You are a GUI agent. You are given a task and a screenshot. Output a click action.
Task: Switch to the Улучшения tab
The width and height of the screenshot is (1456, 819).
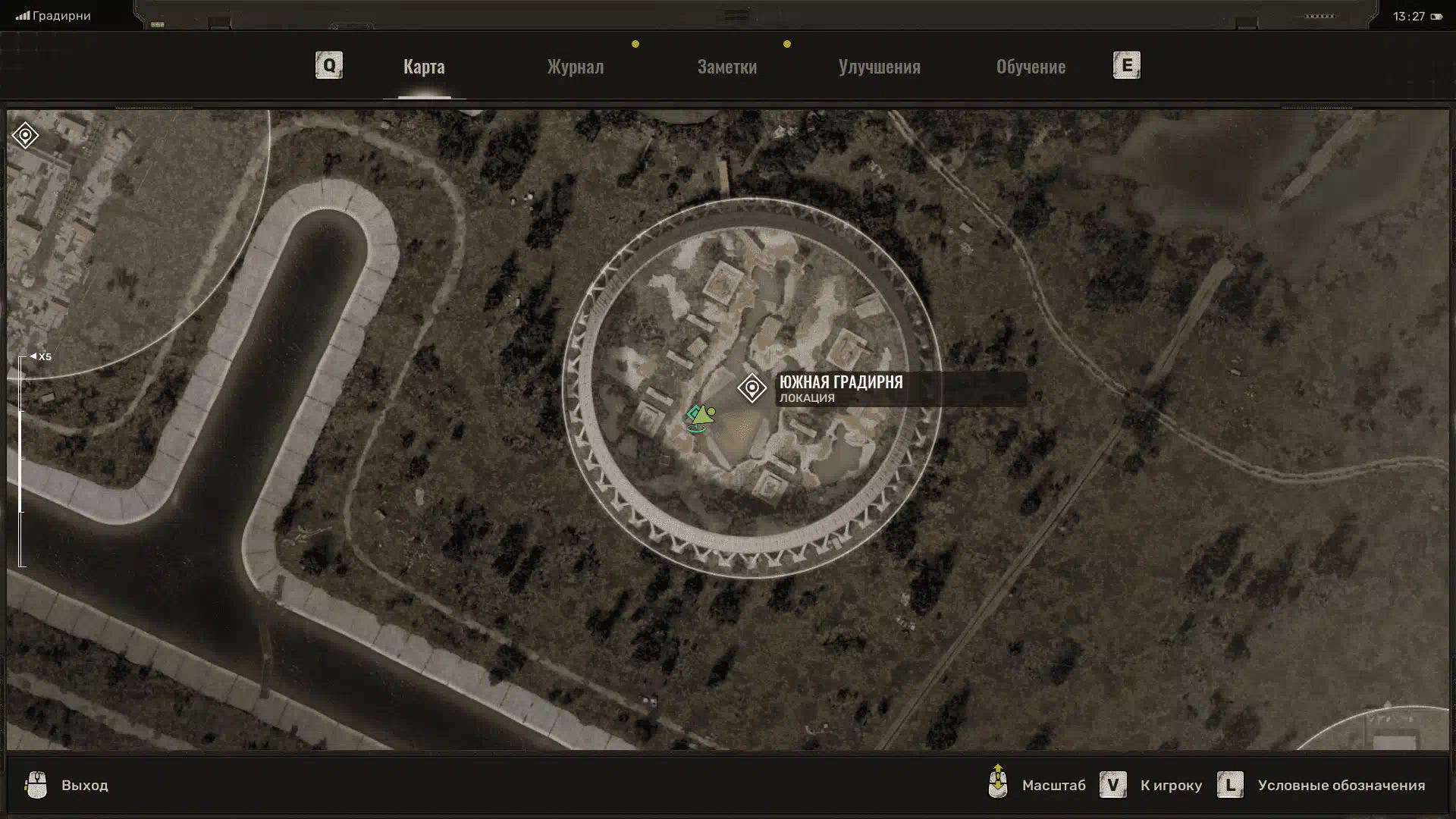click(x=879, y=67)
